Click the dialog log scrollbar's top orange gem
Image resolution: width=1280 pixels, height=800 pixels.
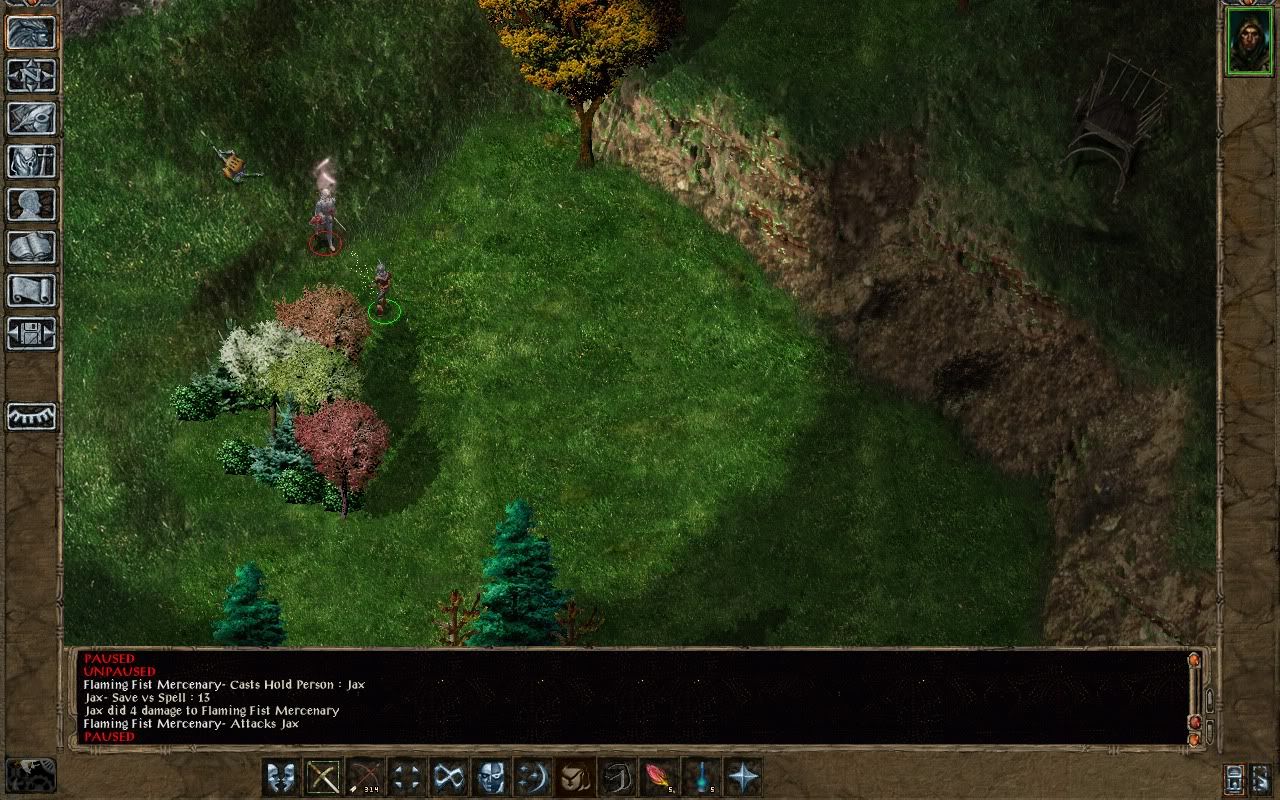pyautogui.click(x=1193, y=661)
